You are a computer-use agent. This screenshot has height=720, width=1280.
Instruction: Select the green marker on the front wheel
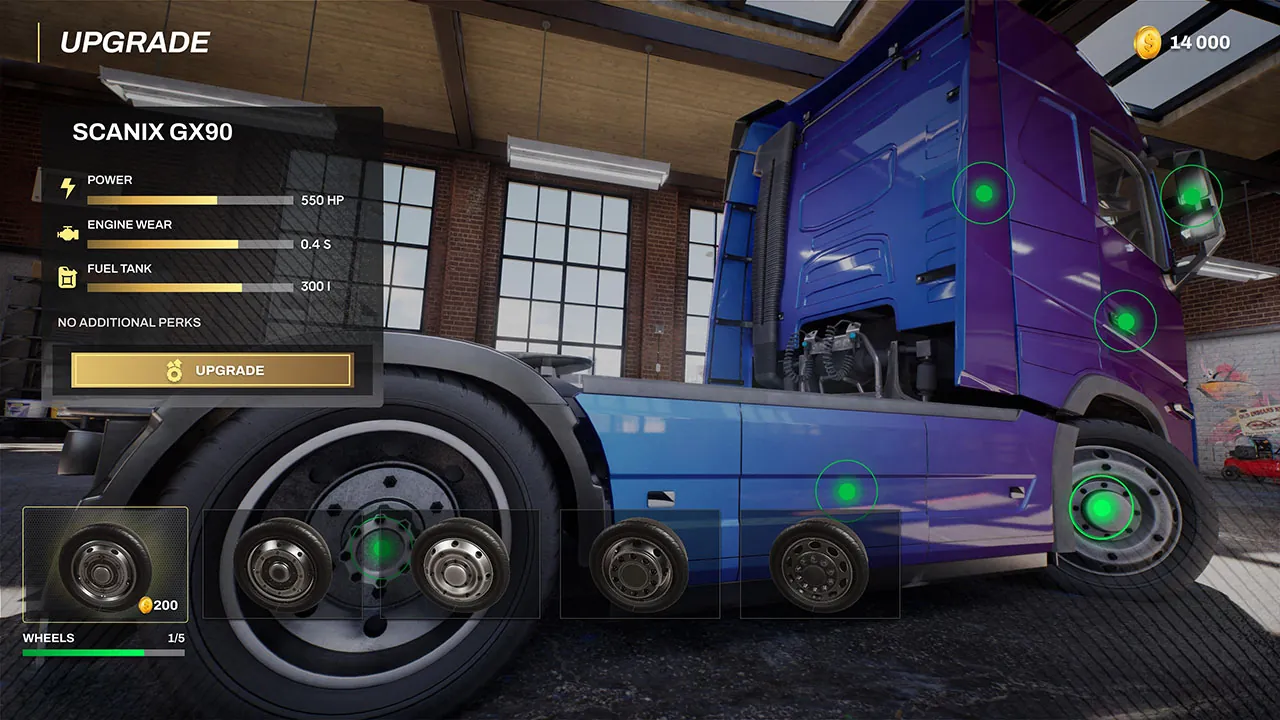[x=1103, y=508]
